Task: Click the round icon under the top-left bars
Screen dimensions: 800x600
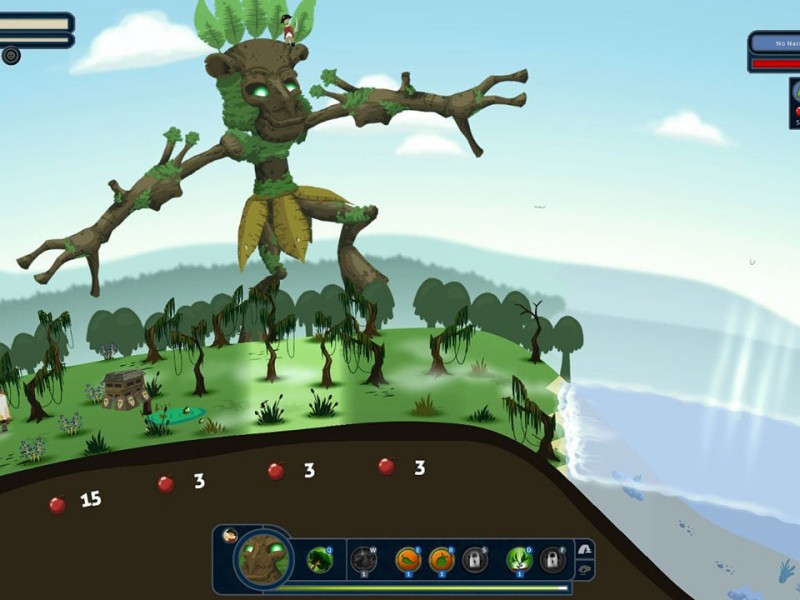Action: [x=11, y=56]
